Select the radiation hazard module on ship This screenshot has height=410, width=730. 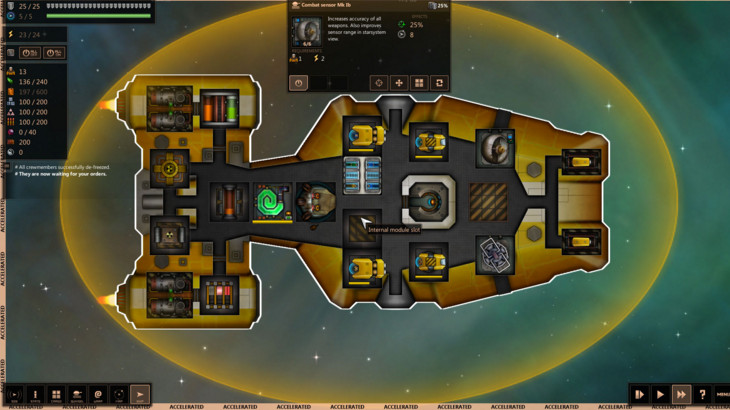coord(170,234)
